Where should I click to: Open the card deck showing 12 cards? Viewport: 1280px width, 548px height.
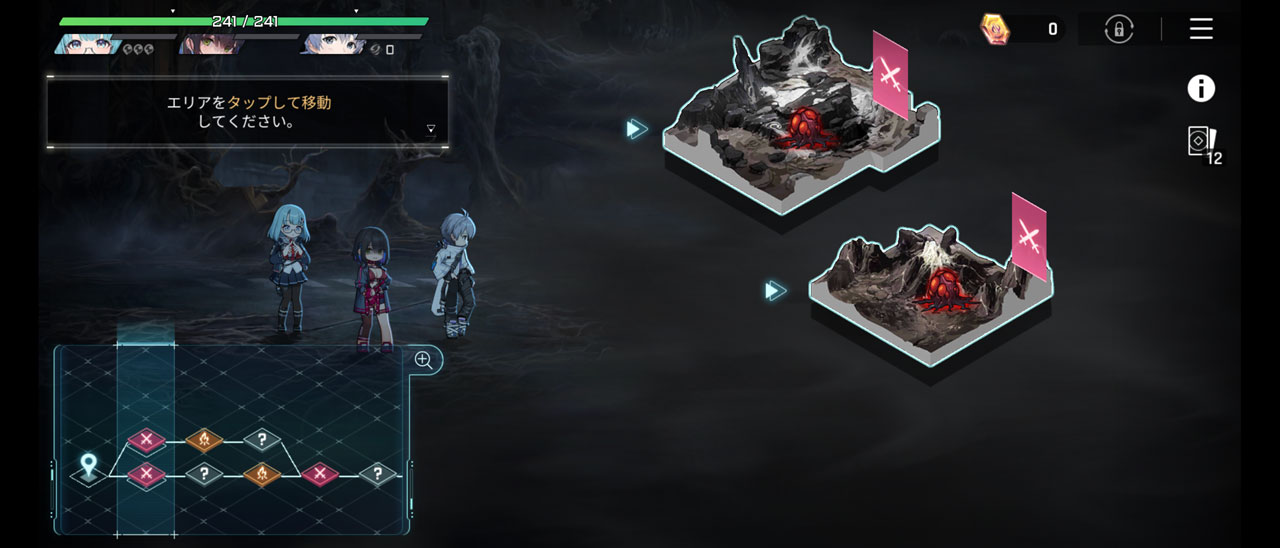click(x=1201, y=142)
